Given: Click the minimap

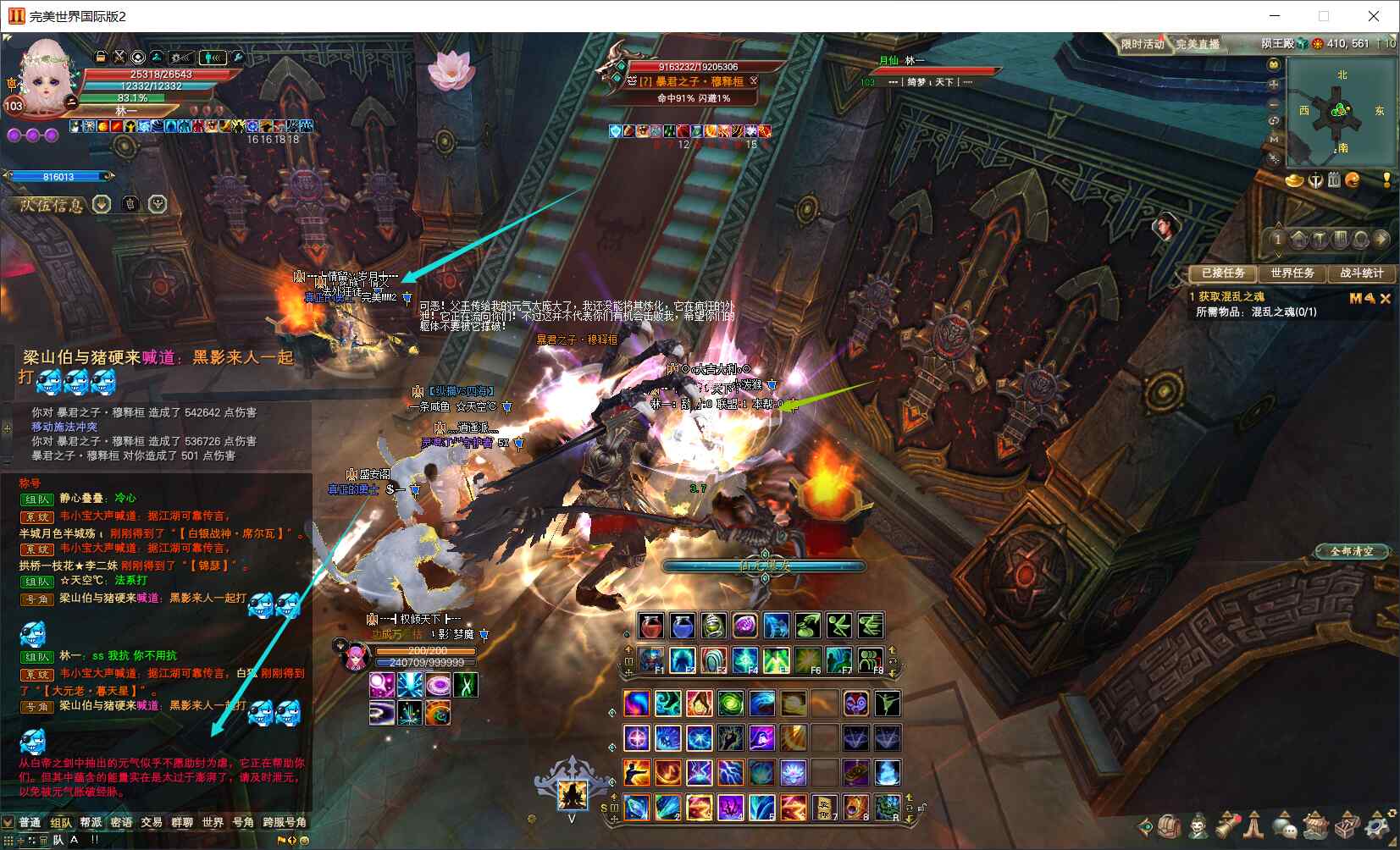Looking at the screenshot, I should click(x=1340, y=112).
